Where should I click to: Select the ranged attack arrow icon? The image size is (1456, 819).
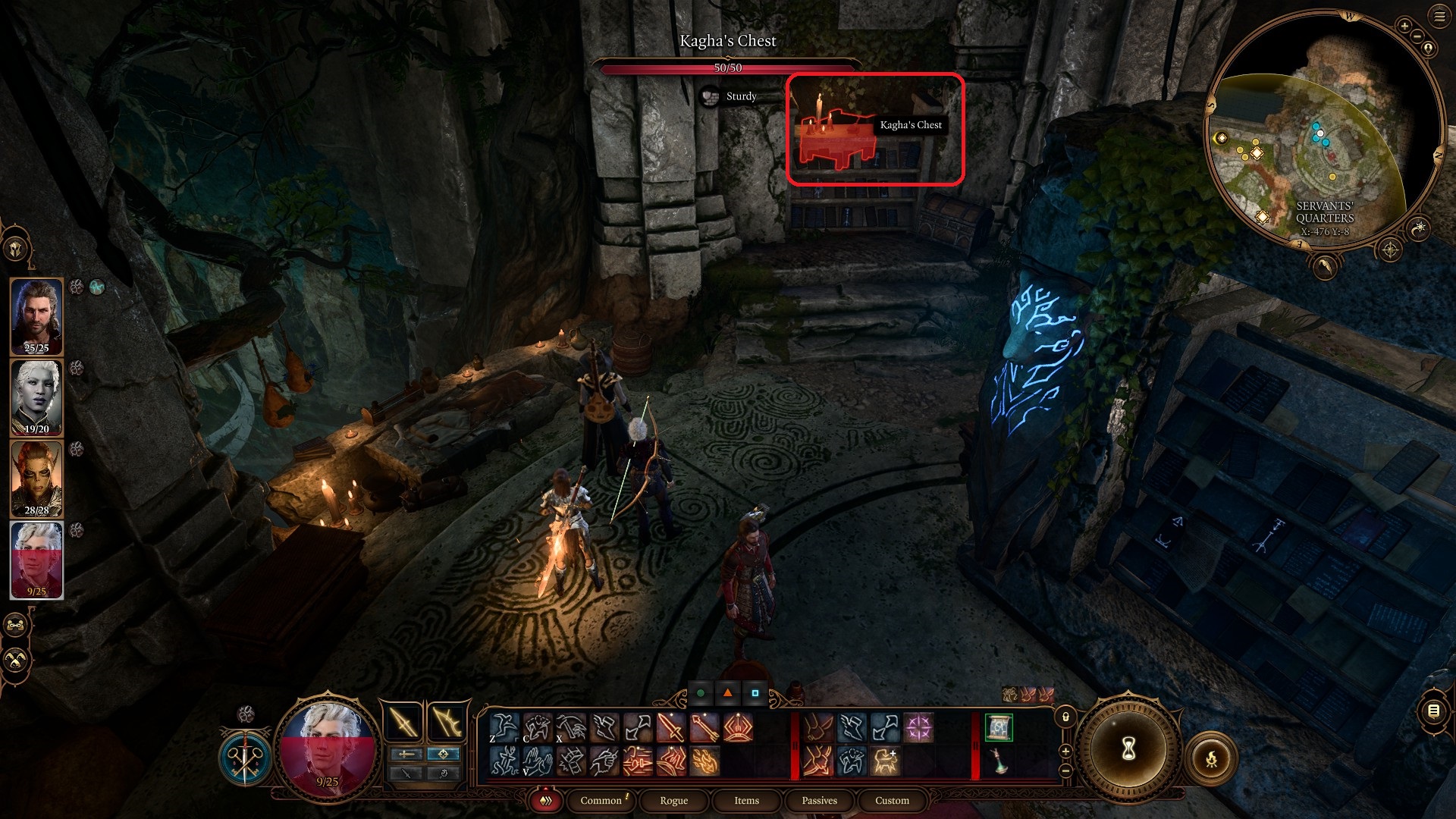pos(704,726)
